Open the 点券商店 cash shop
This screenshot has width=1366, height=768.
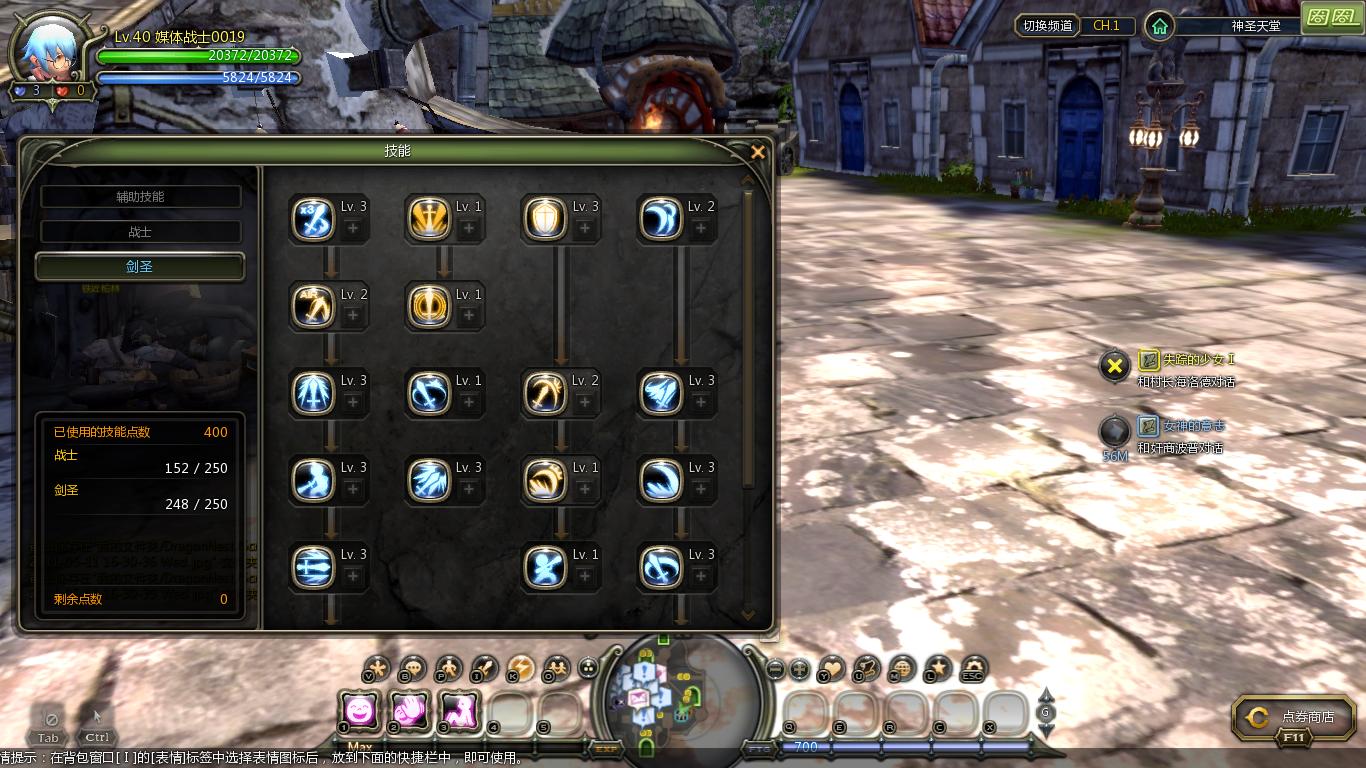pos(1297,717)
